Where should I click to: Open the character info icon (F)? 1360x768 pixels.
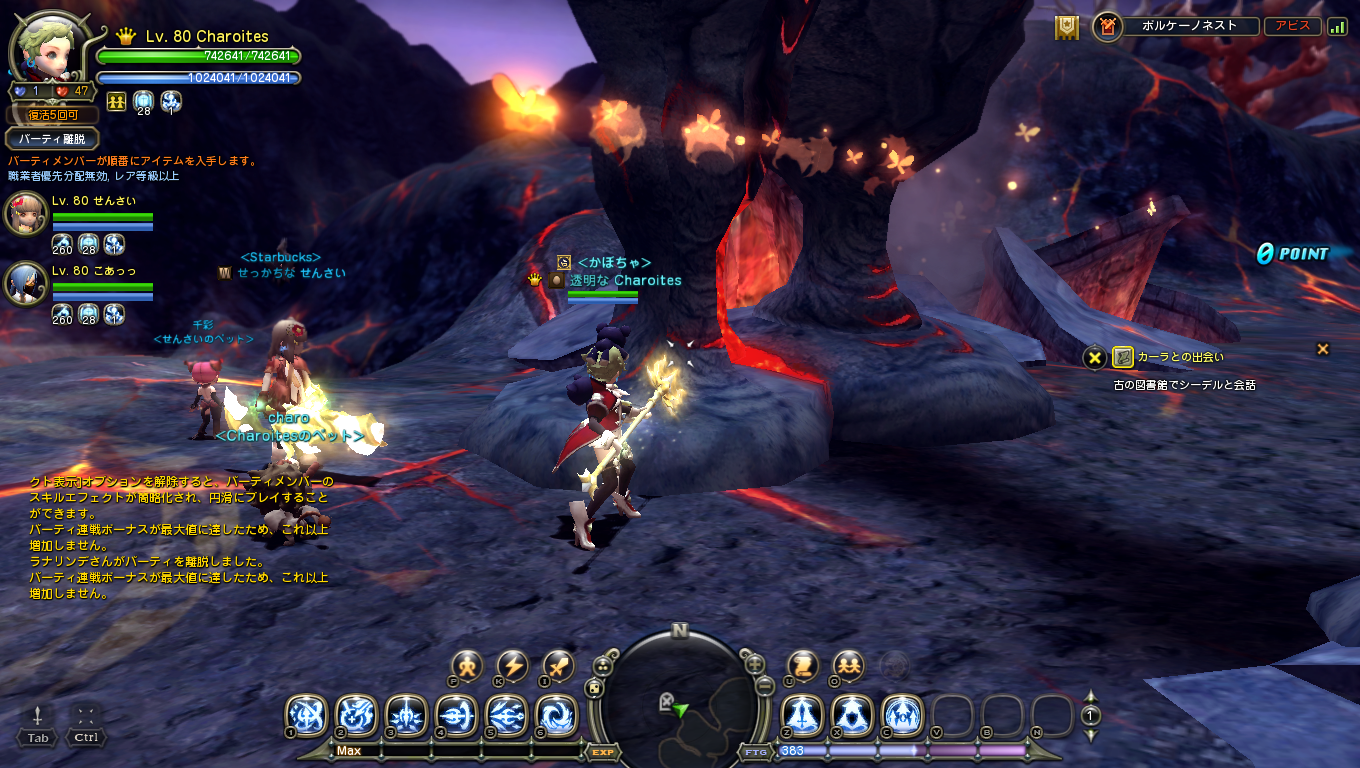pos(467,665)
